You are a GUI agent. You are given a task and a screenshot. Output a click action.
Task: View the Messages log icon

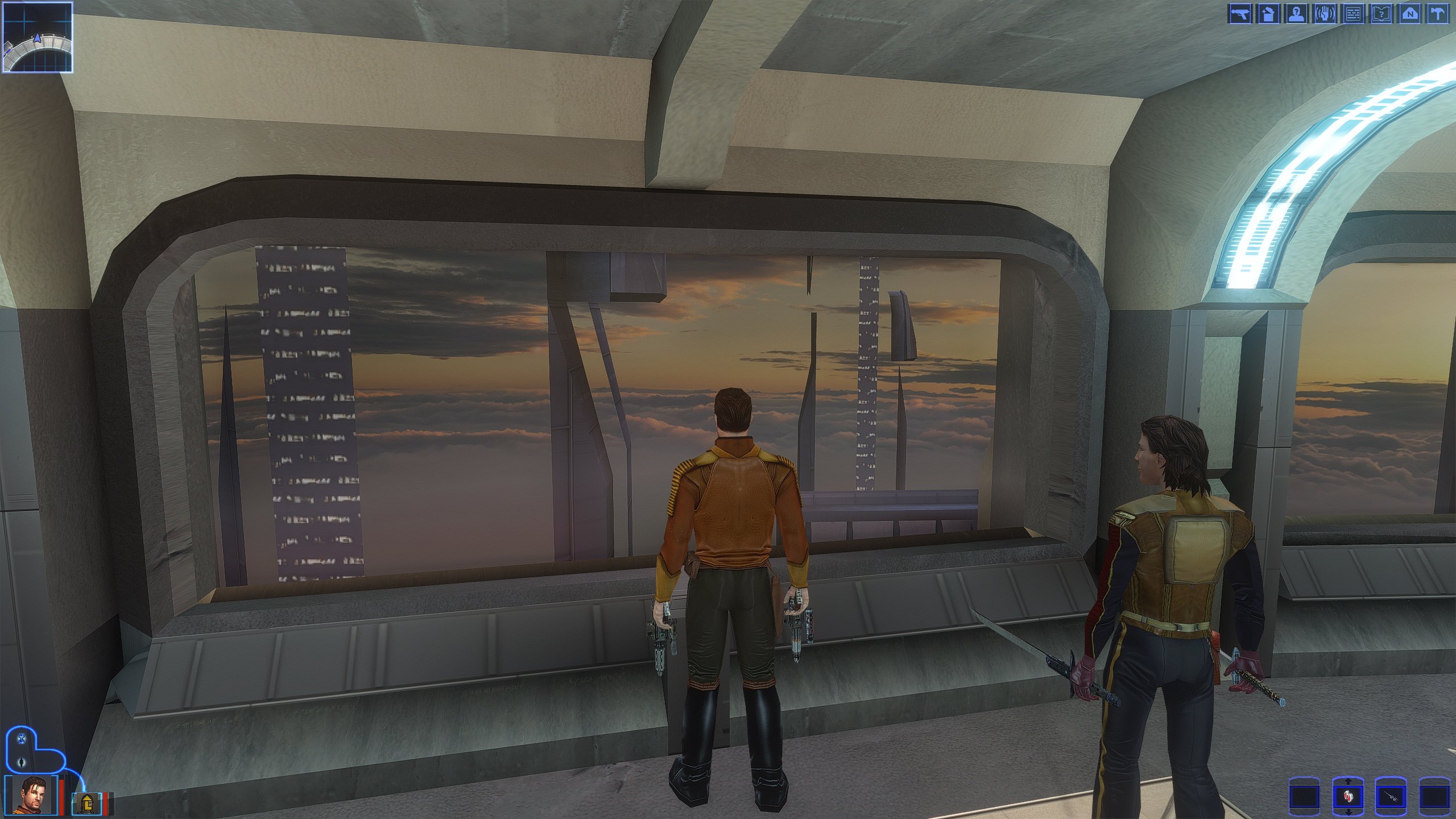tap(1353, 14)
